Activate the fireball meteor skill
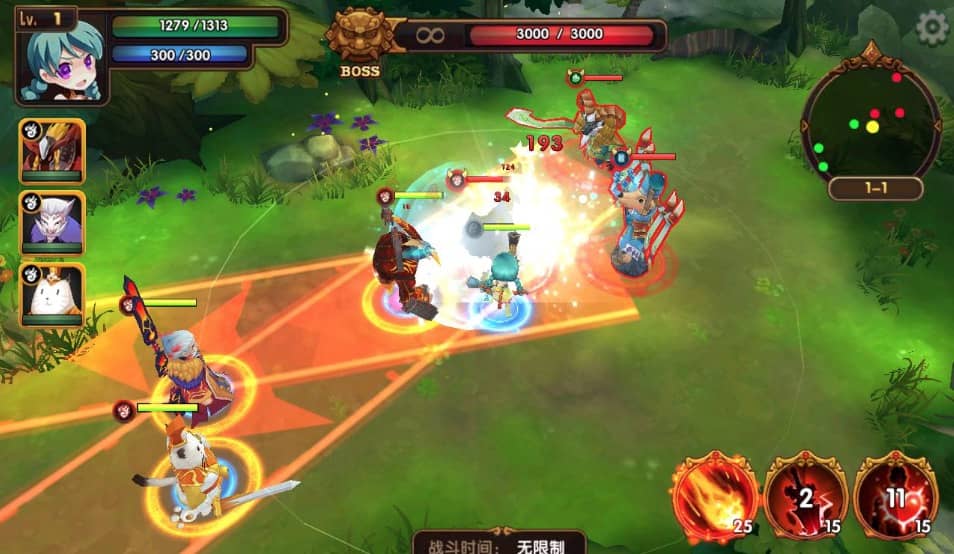This screenshot has height=554, width=954. click(714, 497)
